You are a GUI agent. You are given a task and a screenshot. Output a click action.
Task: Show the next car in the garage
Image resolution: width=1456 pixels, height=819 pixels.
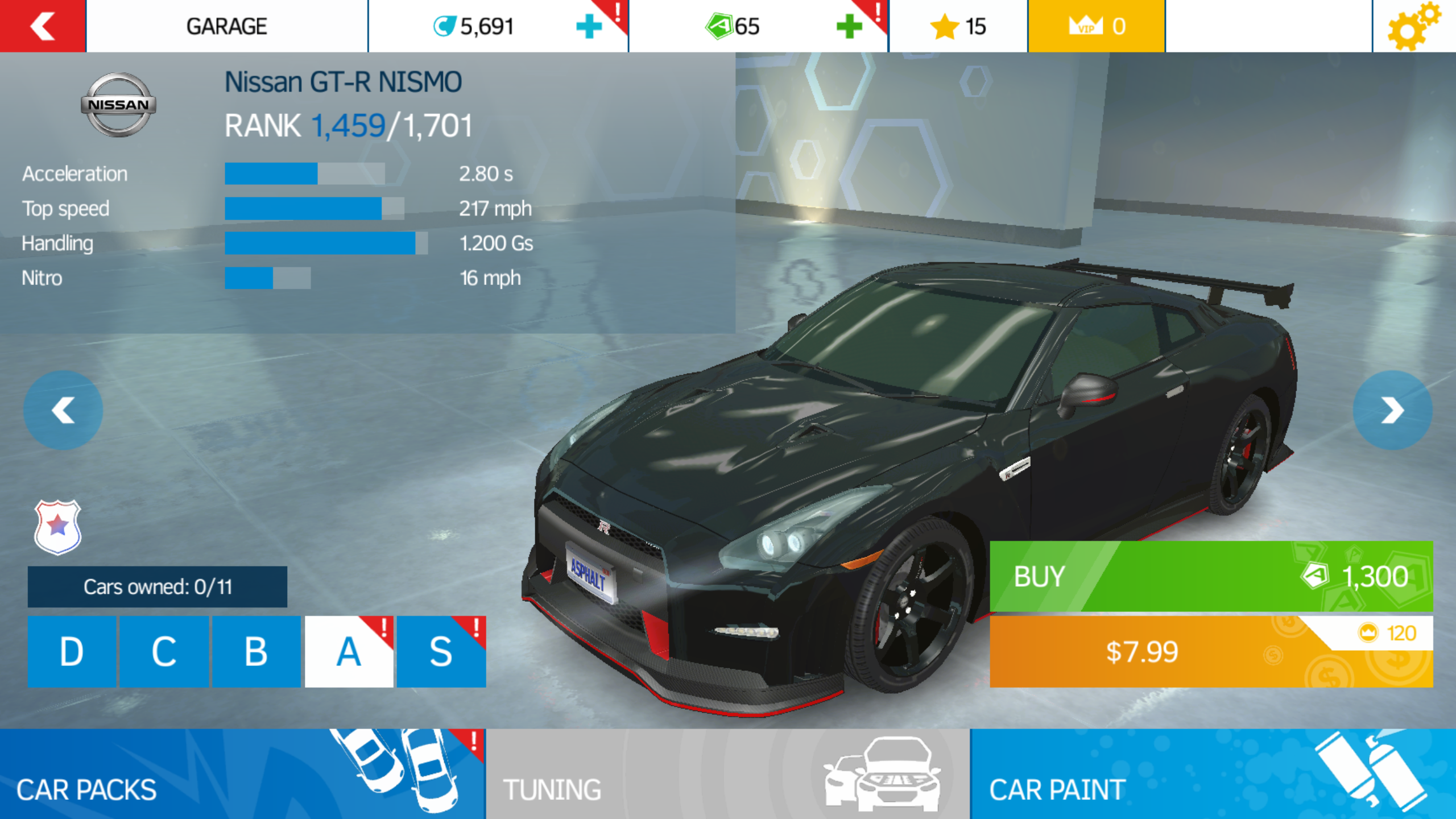coord(1392,410)
